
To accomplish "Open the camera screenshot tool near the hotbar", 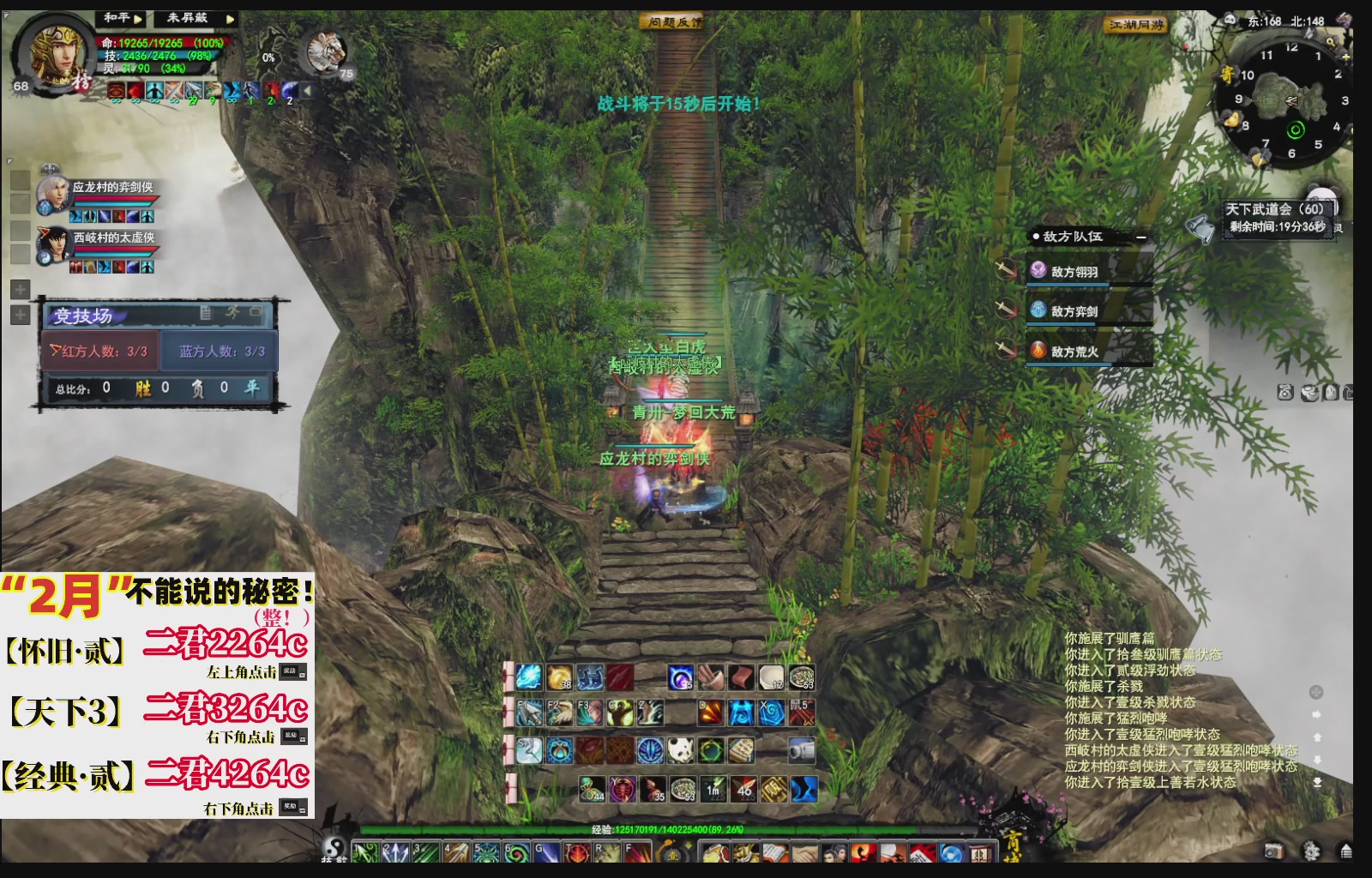I will 801,752.
